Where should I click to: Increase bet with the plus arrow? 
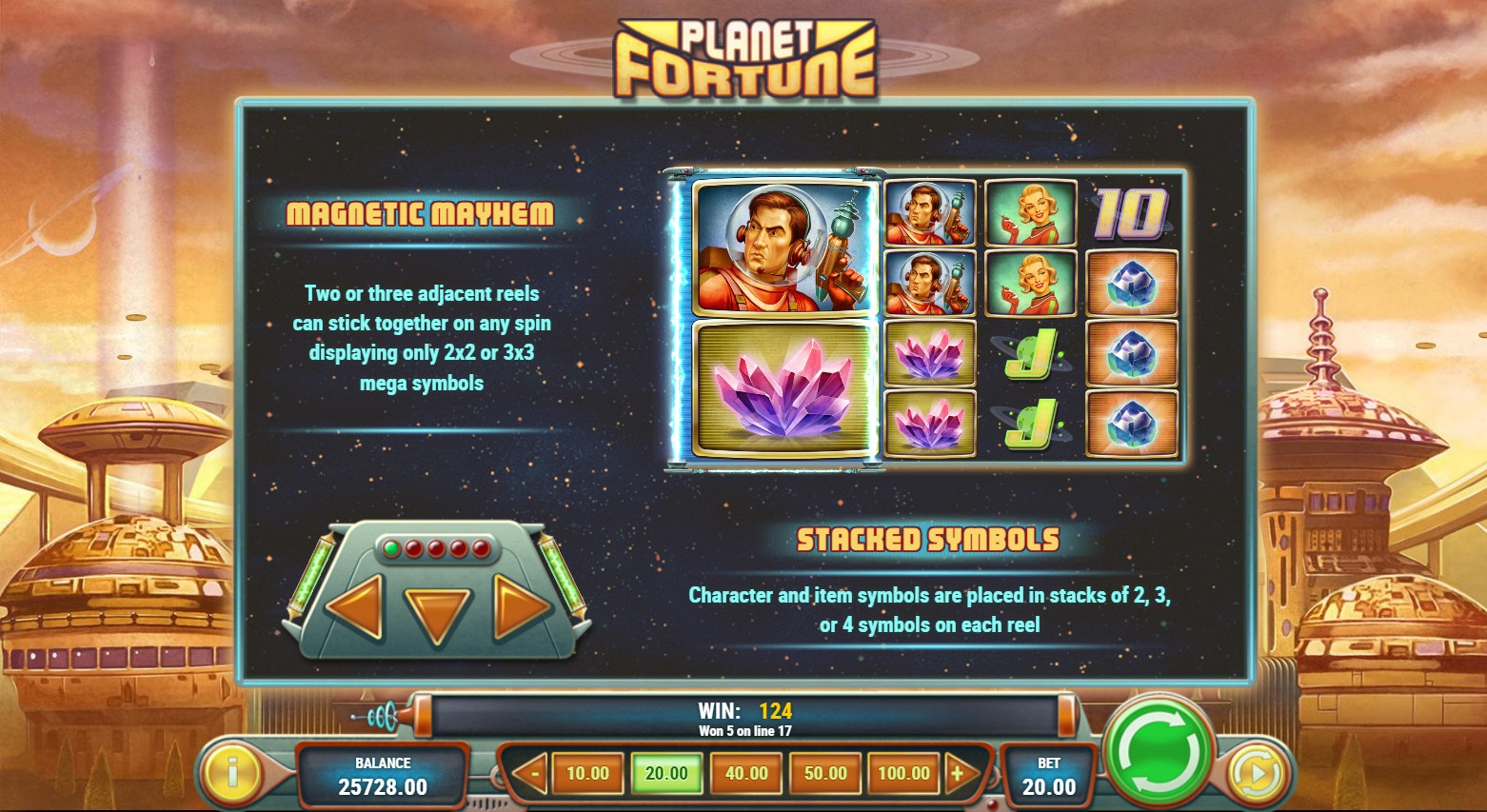(959, 773)
